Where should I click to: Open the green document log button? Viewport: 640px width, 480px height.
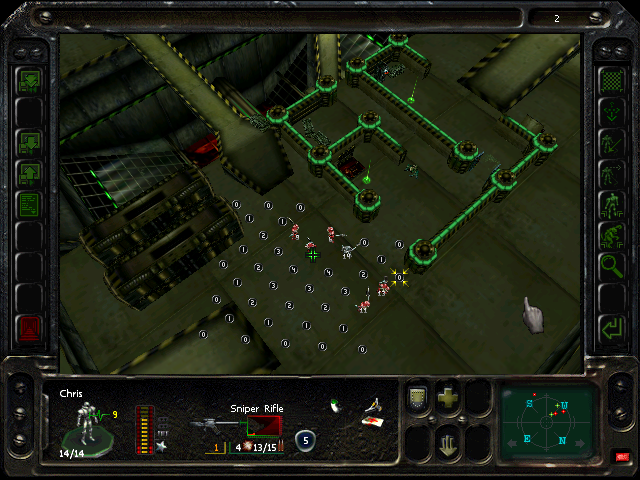point(30,205)
